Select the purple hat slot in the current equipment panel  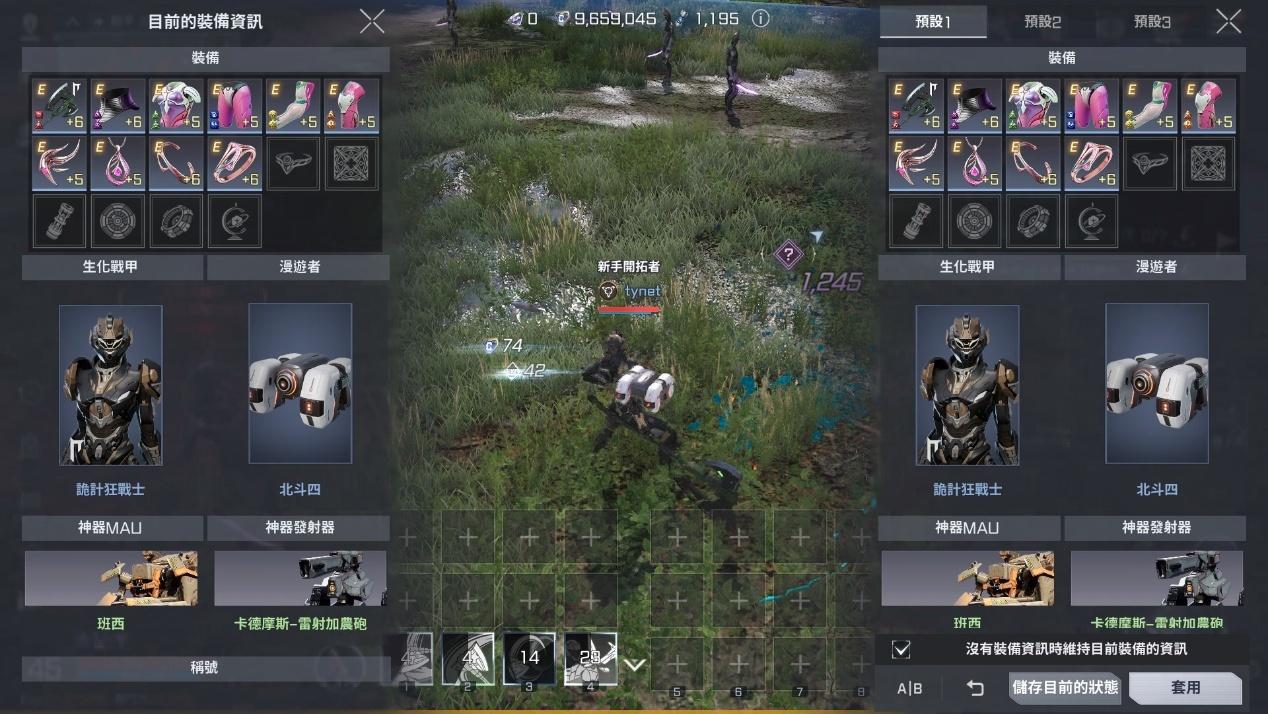coord(118,105)
